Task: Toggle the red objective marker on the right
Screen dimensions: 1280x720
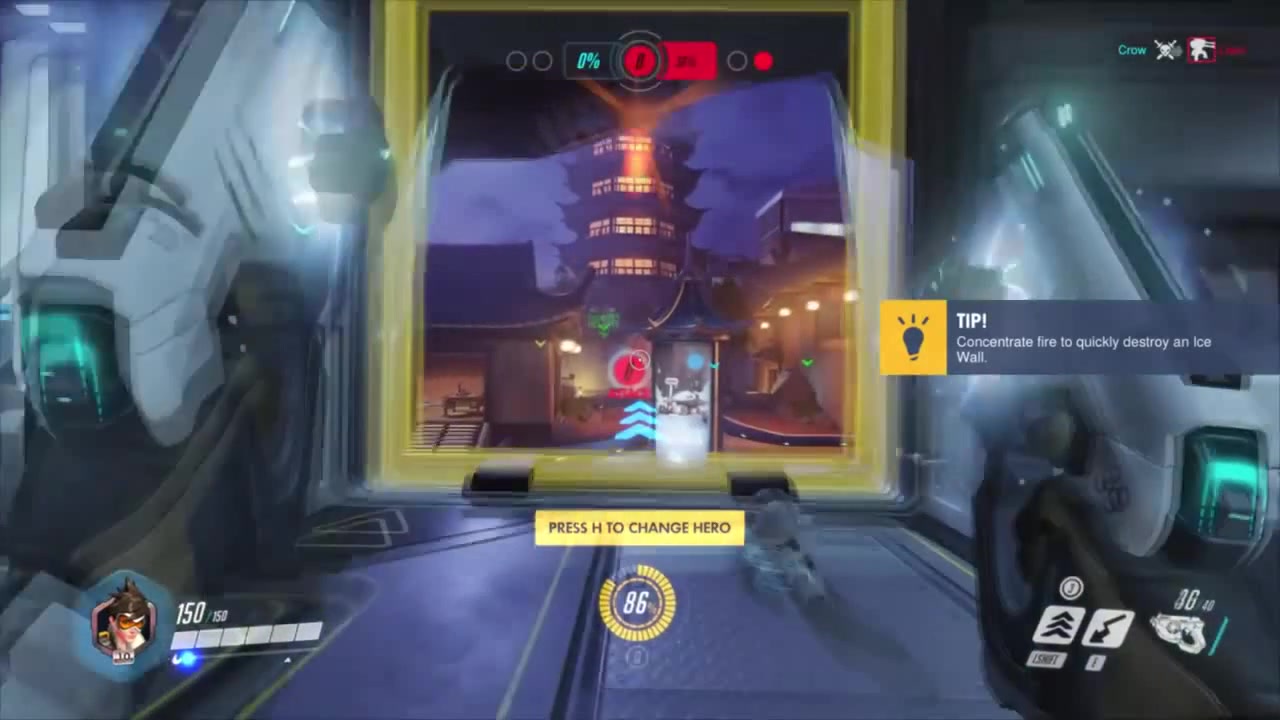Action: tap(763, 62)
